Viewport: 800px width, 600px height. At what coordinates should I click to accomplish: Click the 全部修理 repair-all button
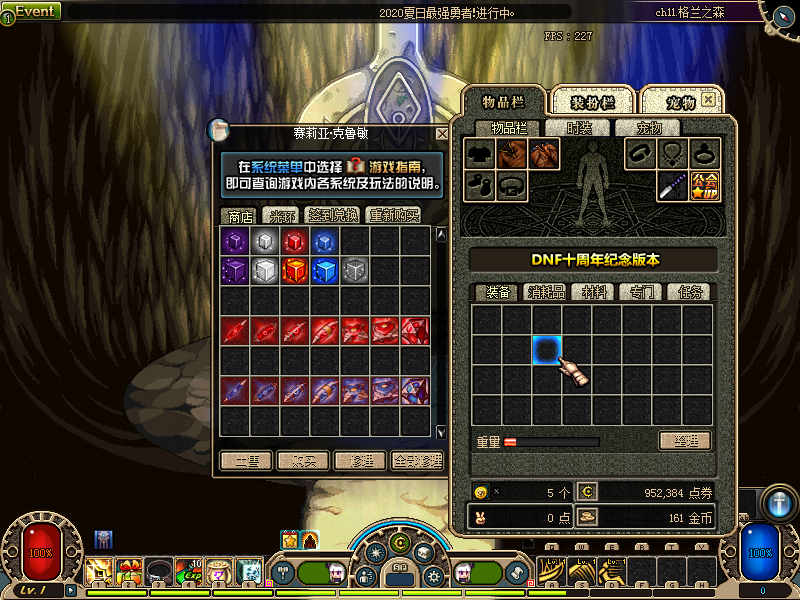[418, 461]
